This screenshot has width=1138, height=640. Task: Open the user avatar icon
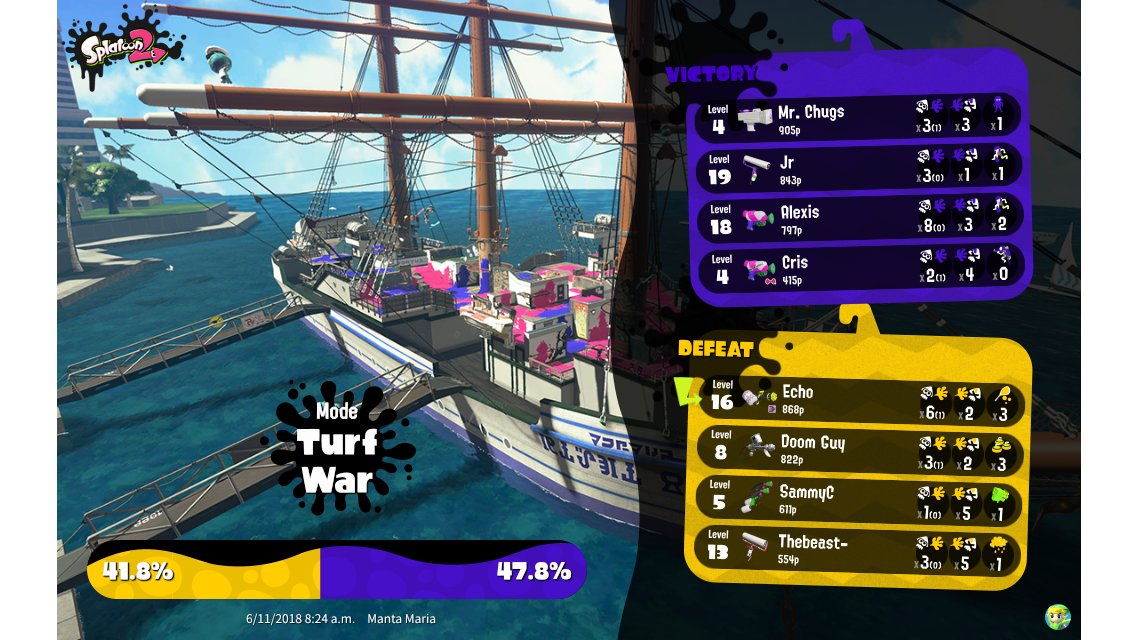click(x=1057, y=616)
